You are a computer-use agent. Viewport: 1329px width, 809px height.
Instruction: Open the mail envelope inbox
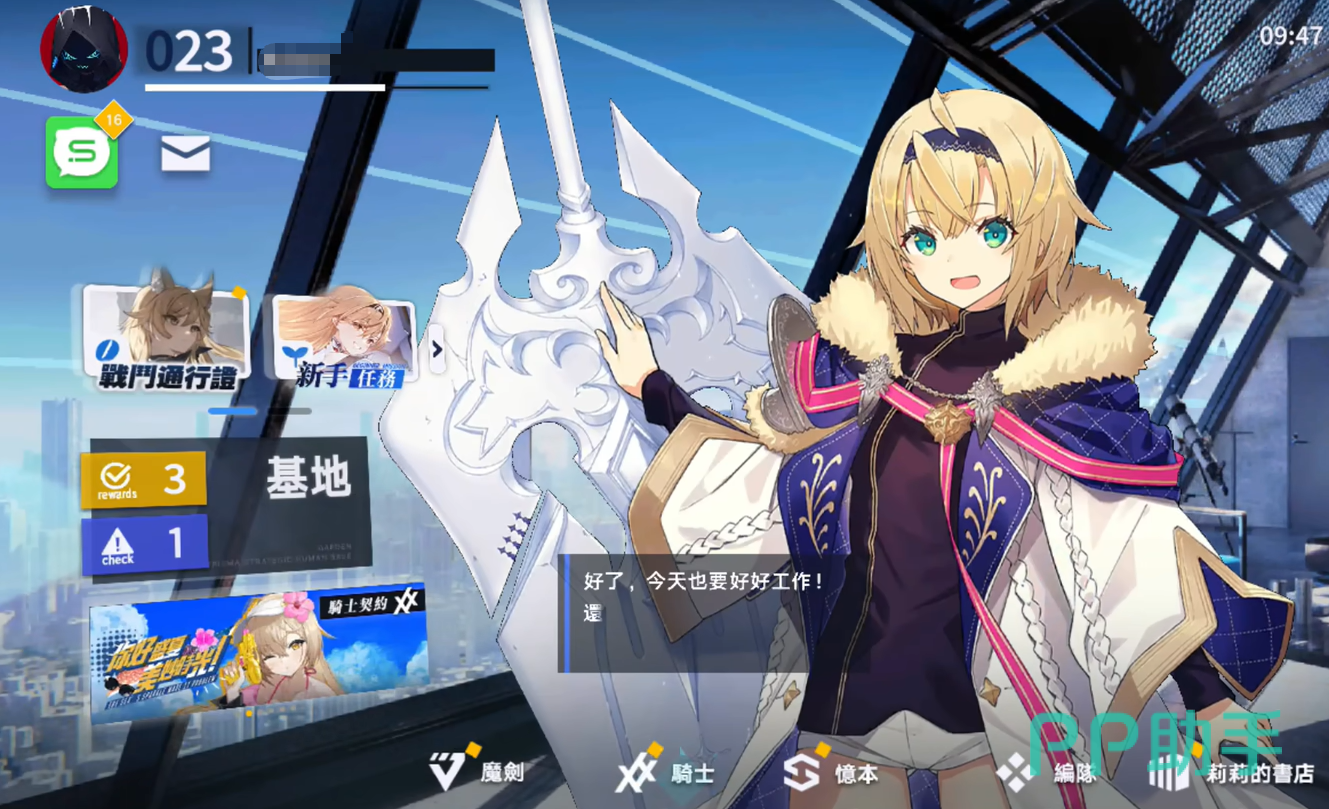[186, 154]
